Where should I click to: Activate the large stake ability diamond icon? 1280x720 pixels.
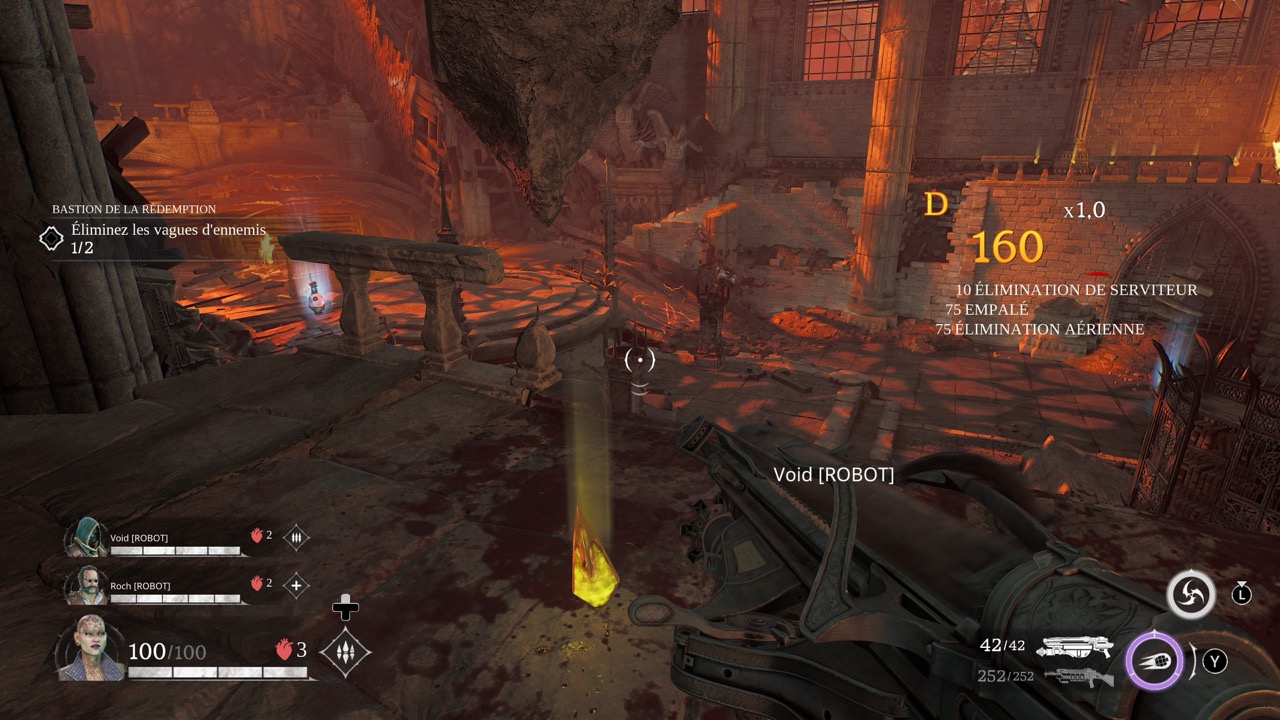345,652
